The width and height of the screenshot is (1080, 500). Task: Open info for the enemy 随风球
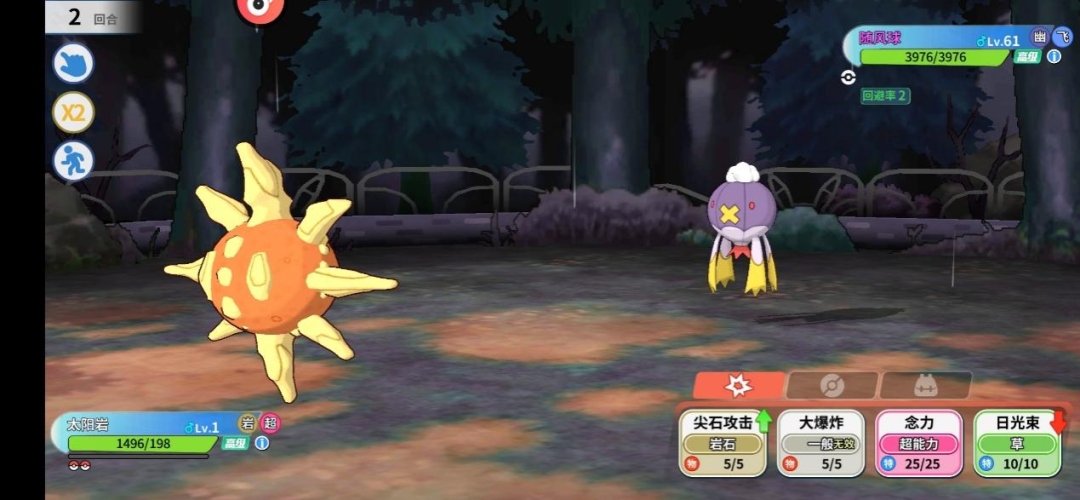coord(1054,57)
